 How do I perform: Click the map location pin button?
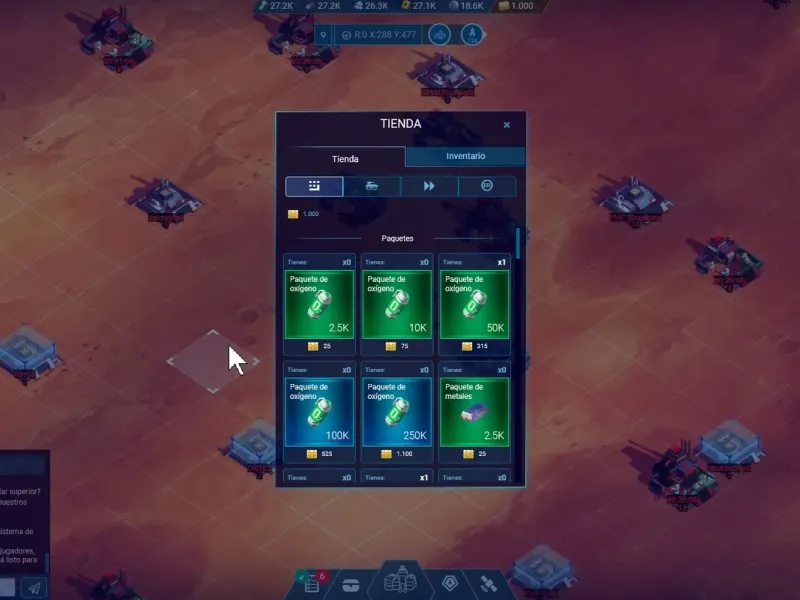[324, 35]
